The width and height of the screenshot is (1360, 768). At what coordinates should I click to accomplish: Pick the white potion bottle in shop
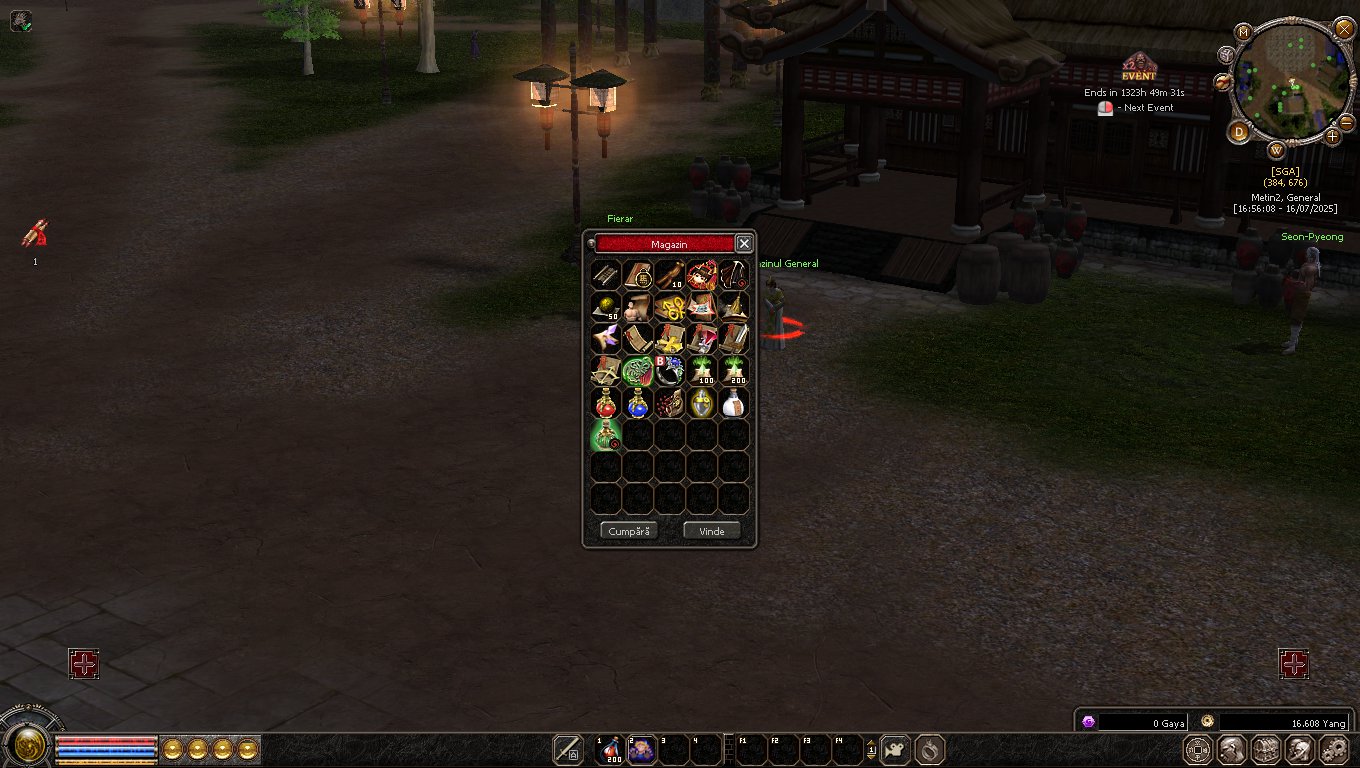point(734,402)
